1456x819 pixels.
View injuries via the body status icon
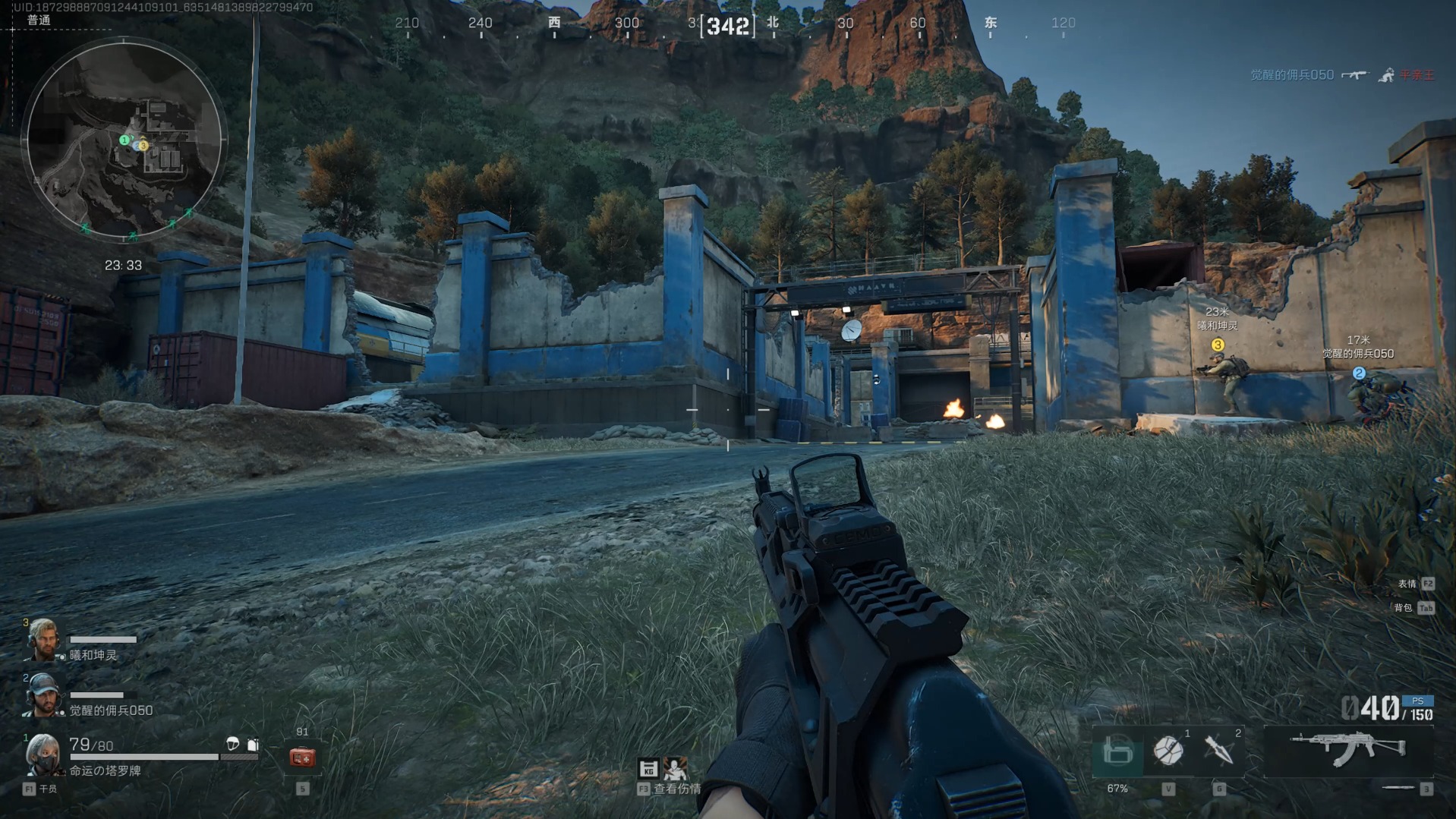(x=674, y=769)
